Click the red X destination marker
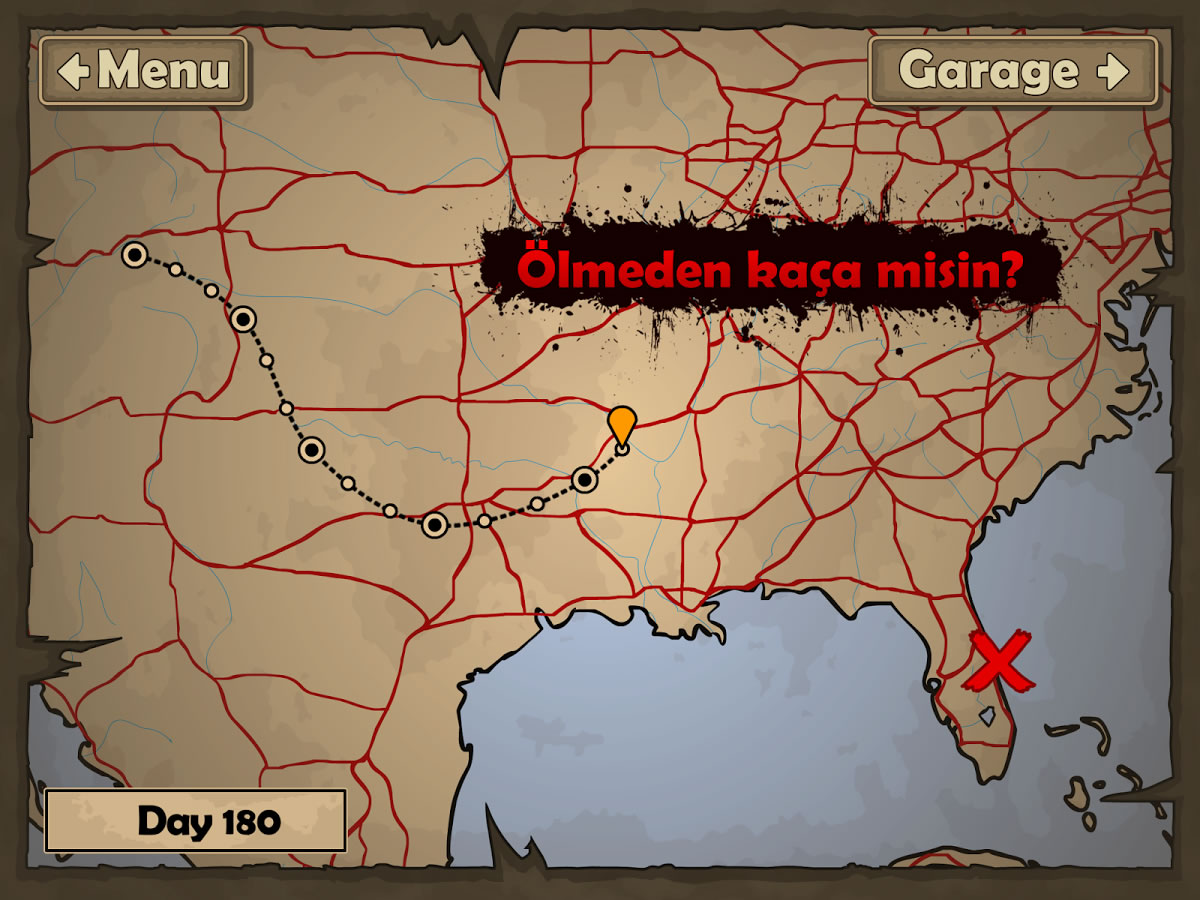This screenshot has height=900, width=1200. pos(999,662)
